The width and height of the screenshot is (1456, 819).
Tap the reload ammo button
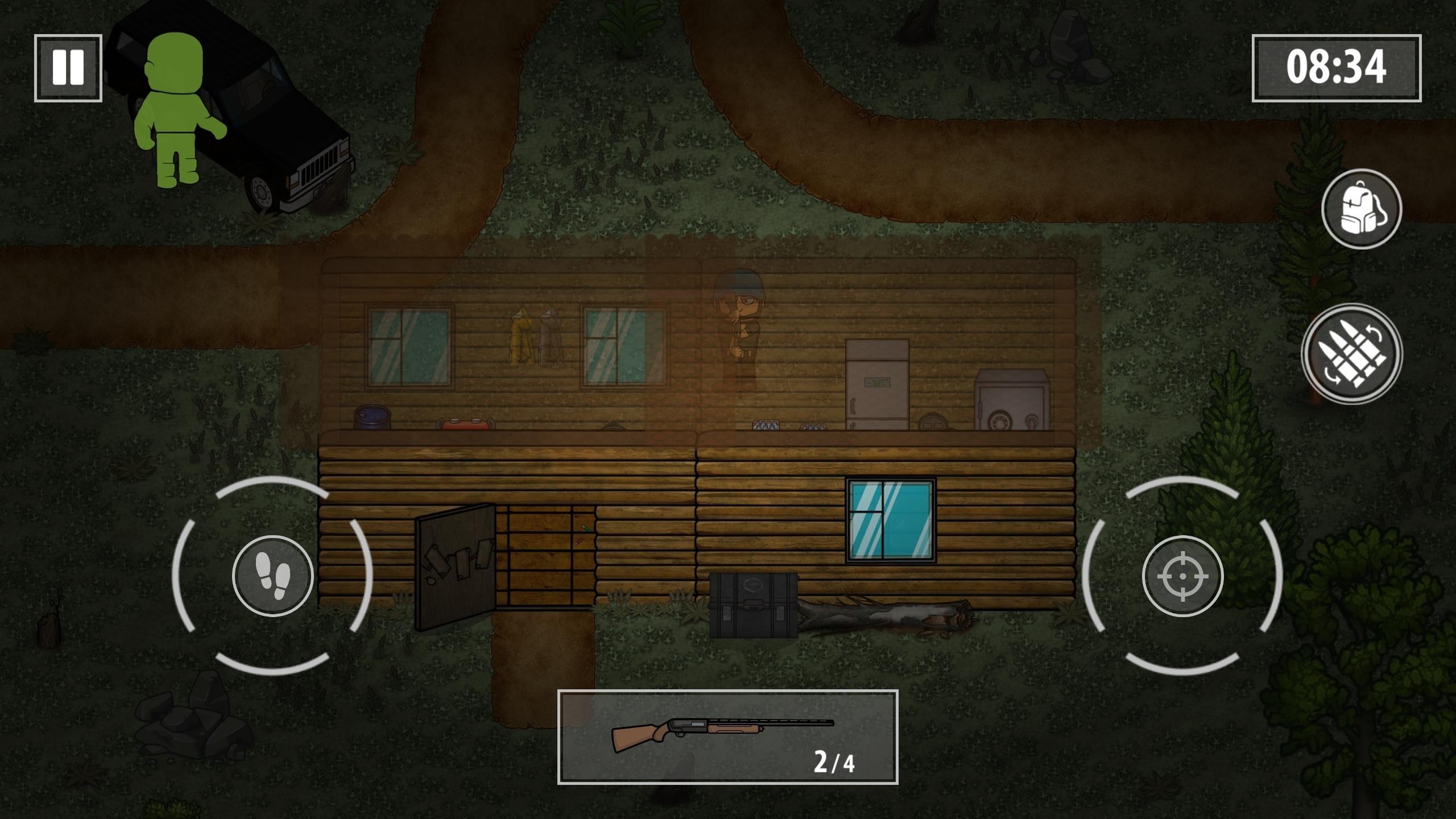pyautogui.click(x=1351, y=354)
